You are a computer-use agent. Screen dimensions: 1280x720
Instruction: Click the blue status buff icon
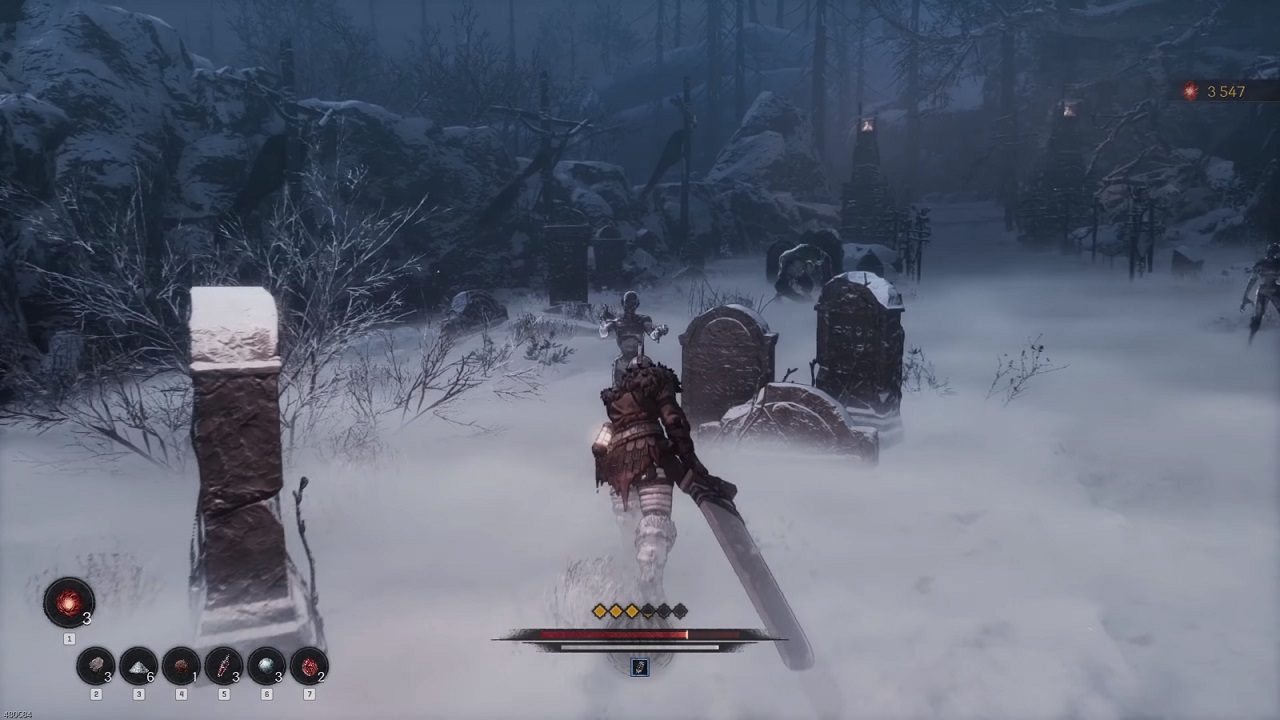click(640, 667)
